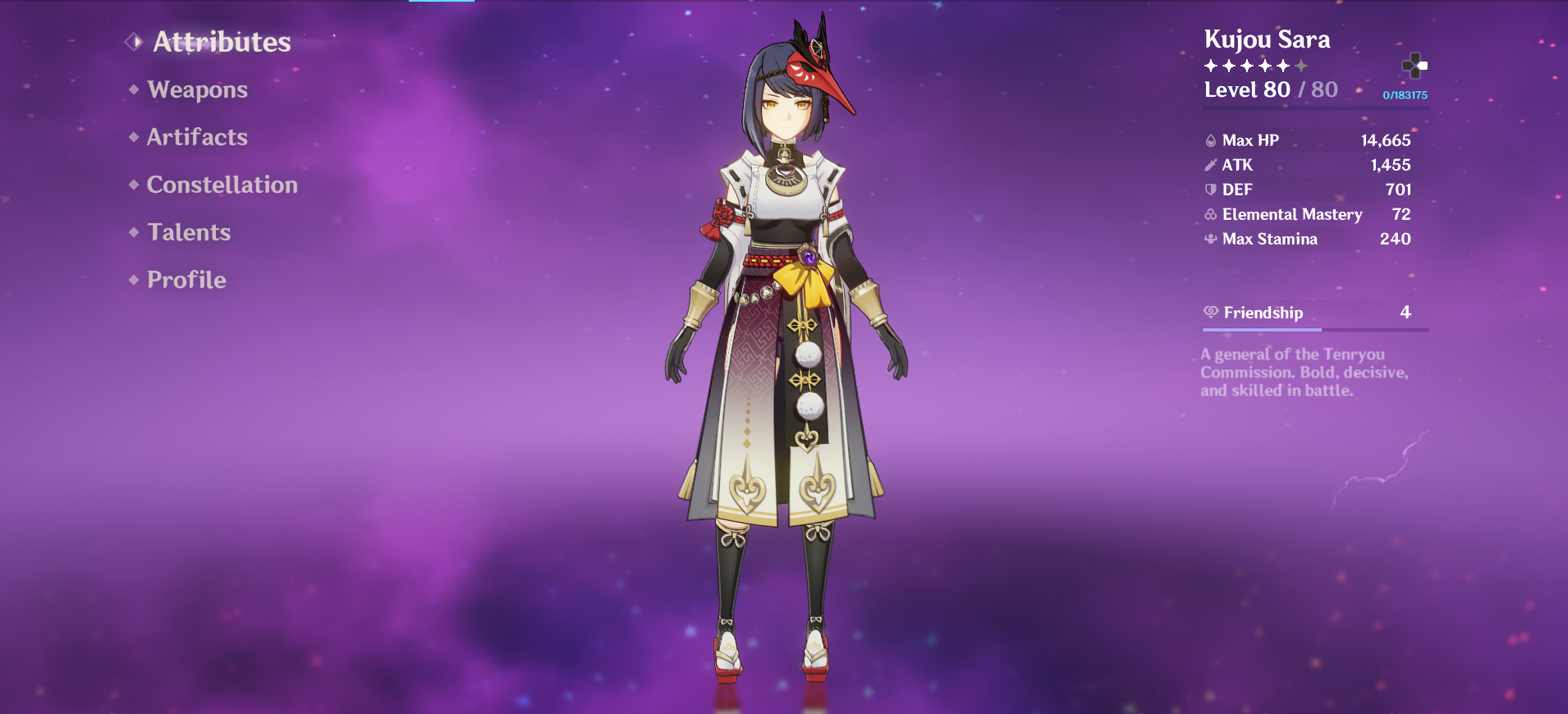Screen dimensions: 1568x714
Task: Expand the Artifacts section
Action: click(196, 137)
